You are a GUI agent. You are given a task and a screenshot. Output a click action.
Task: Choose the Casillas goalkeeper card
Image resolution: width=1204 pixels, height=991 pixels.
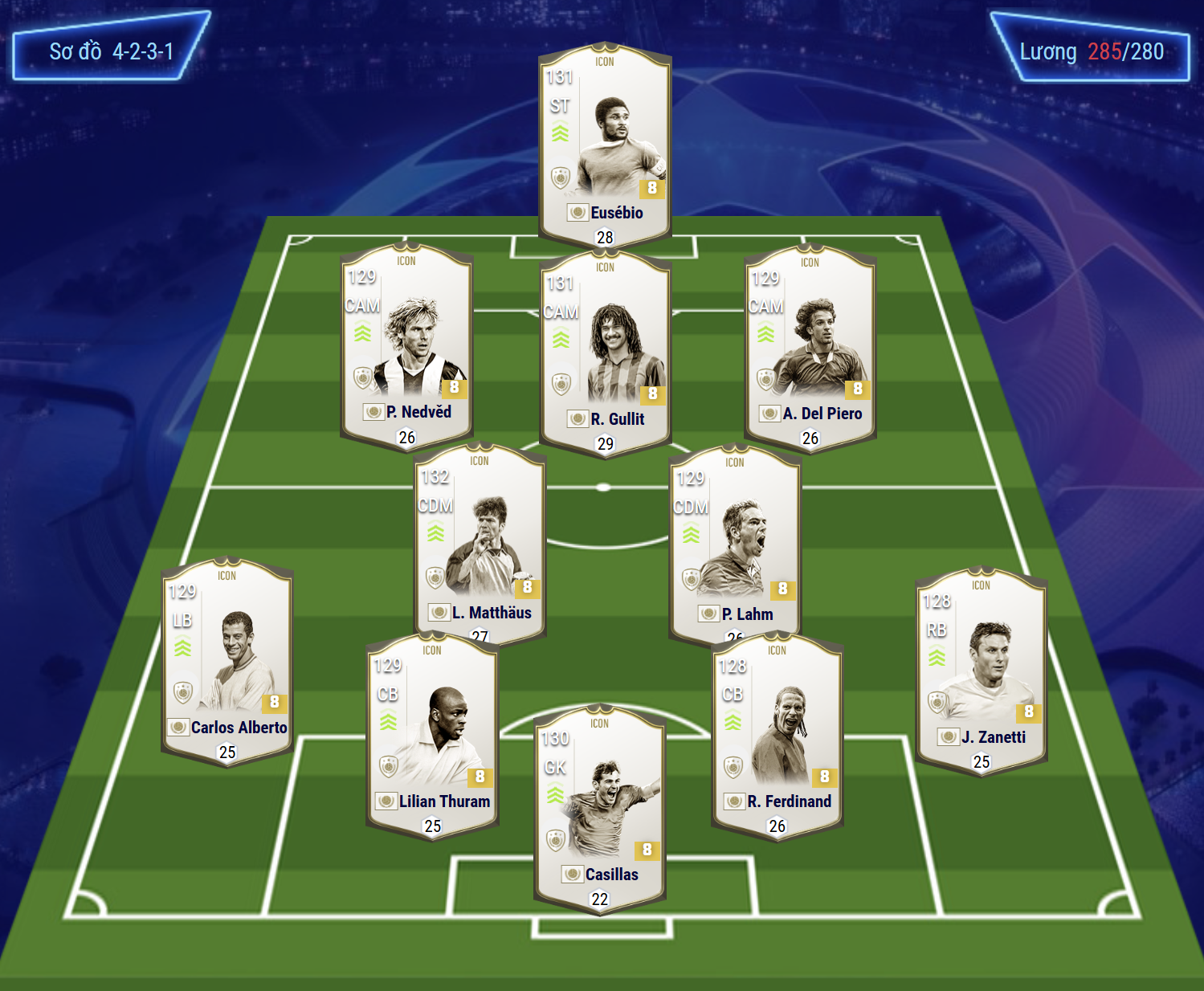point(600,807)
